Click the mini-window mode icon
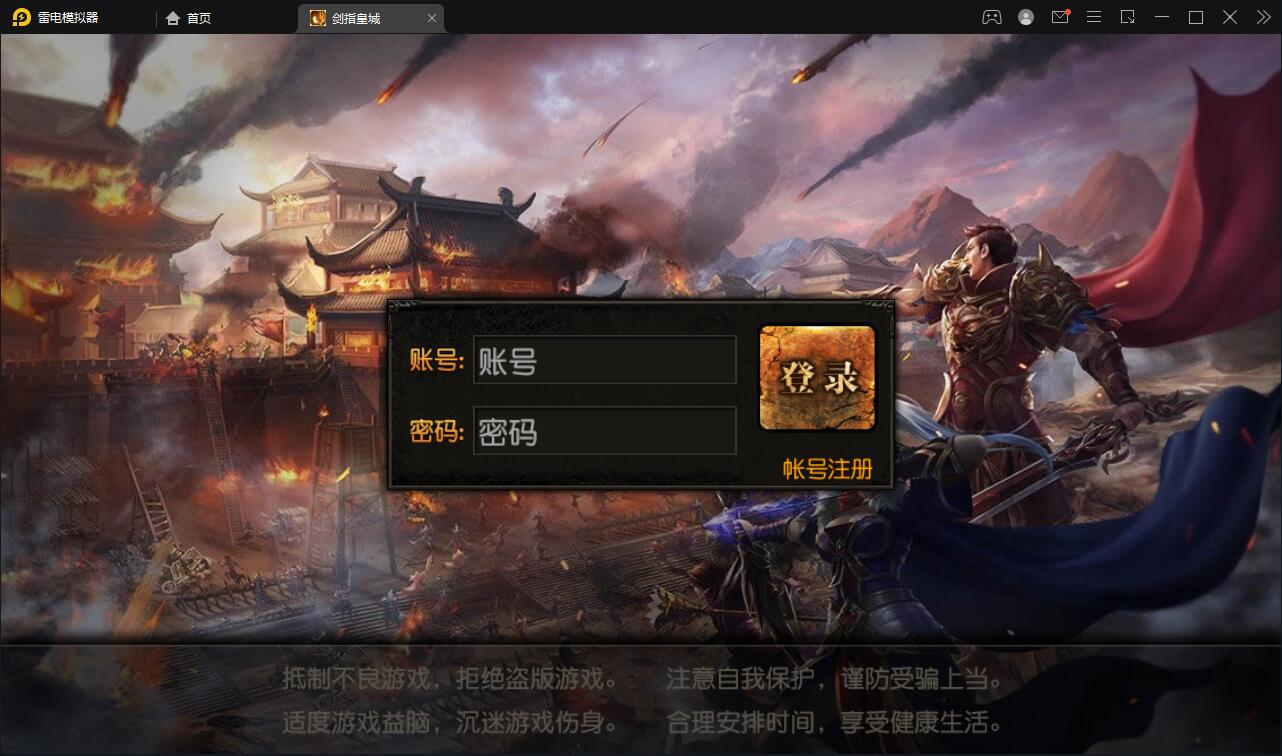The height and width of the screenshot is (756, 1282). tap(1128, 17)
